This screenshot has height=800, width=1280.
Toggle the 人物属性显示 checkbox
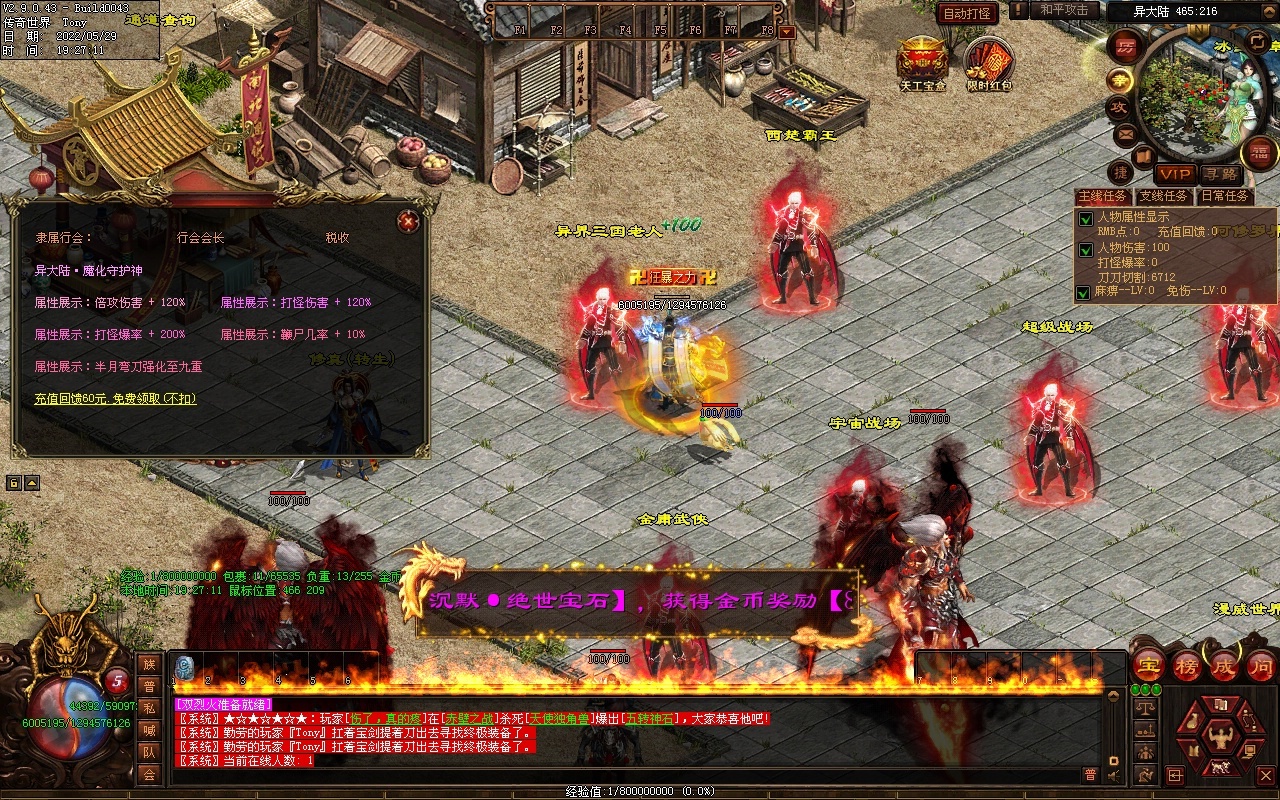point(1085,219)
